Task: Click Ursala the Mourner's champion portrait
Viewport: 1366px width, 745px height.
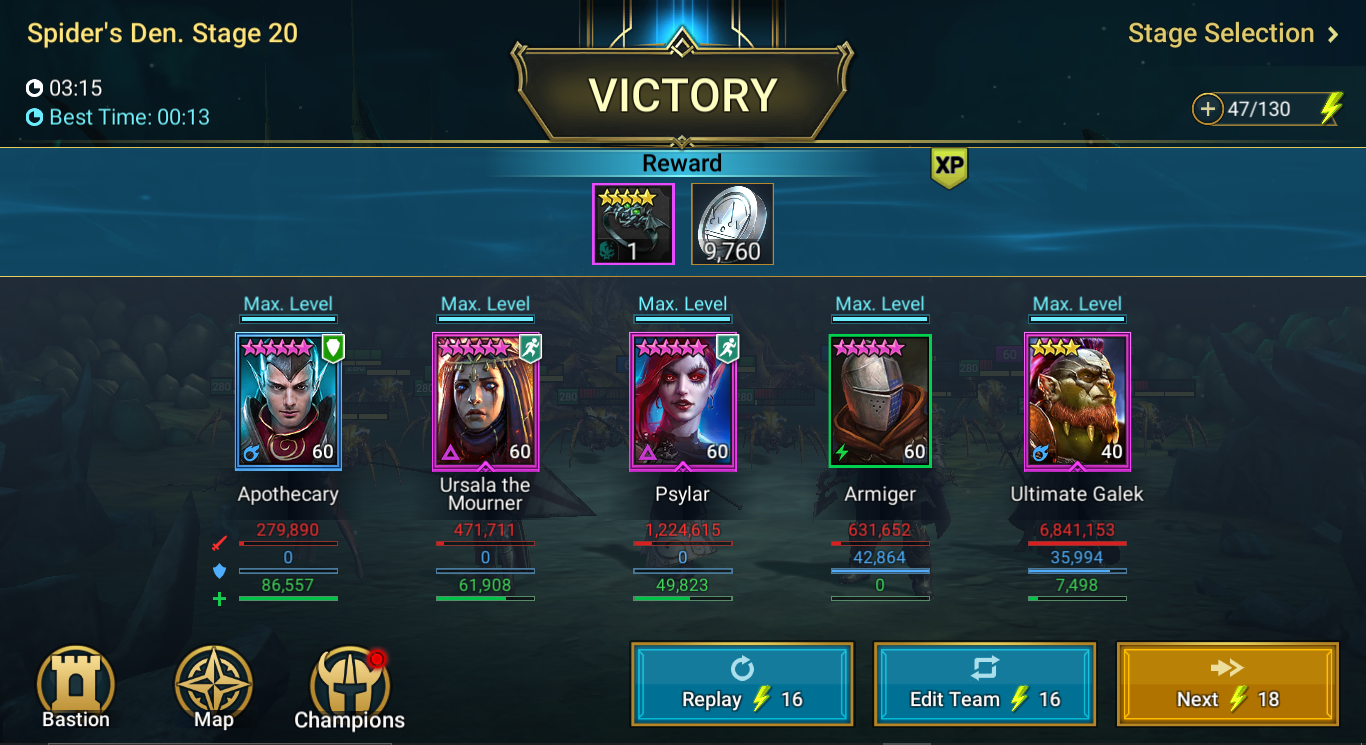Action: point(485,400)
